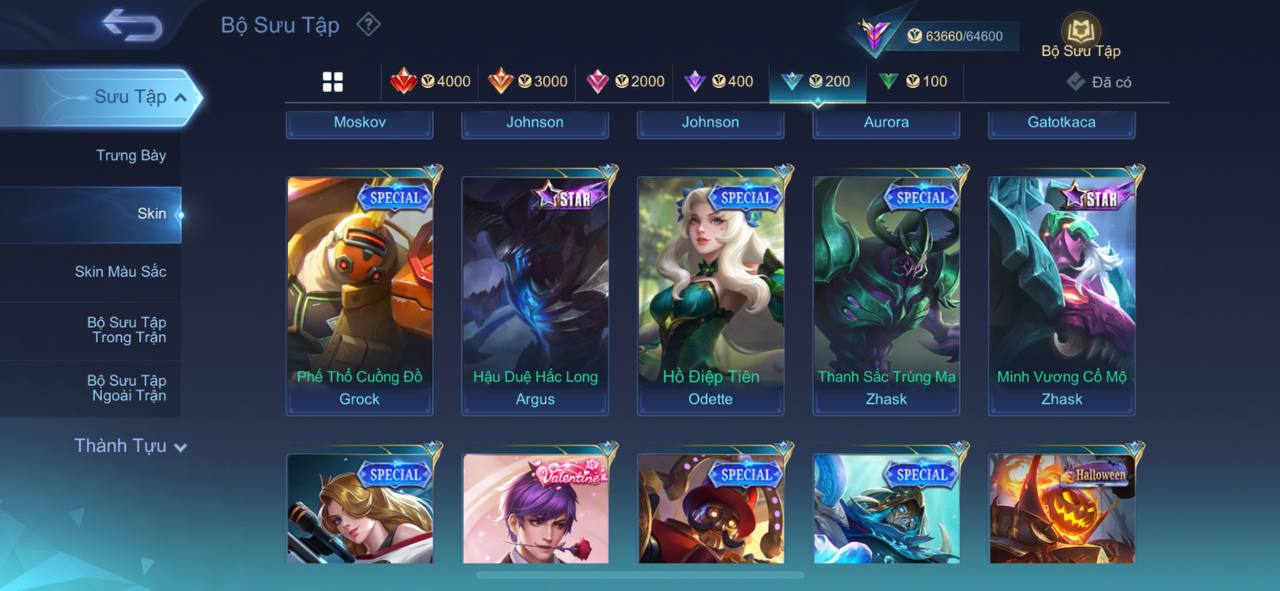This screenshot has height=591, width=1280.
Task: Open the Bộ Sưu Tập book icon
Action: [x=1080, y=34]
